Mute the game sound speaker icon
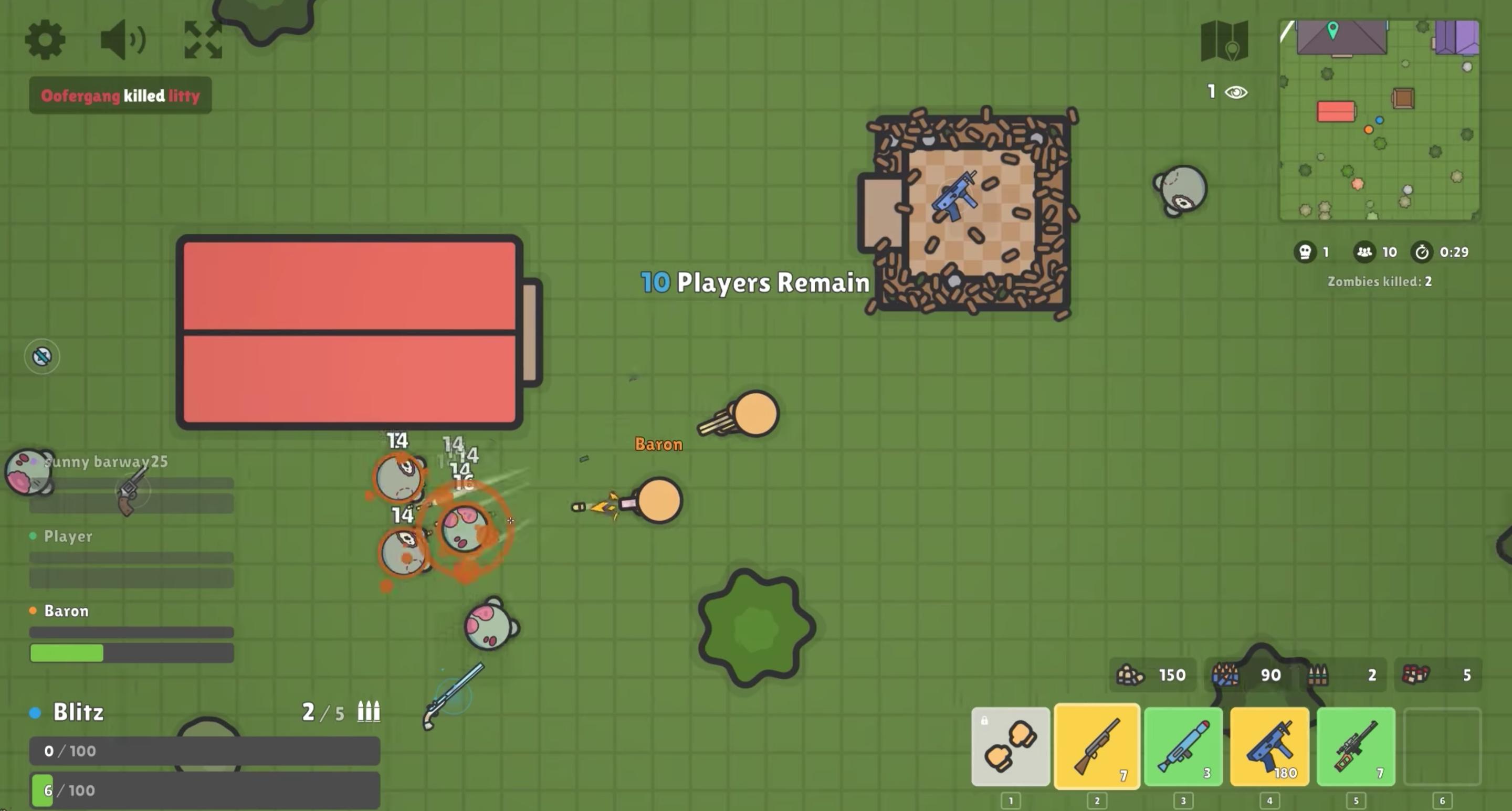This screenshot has height=811, width=1512. pyautogui.click(x=121, y=40)
